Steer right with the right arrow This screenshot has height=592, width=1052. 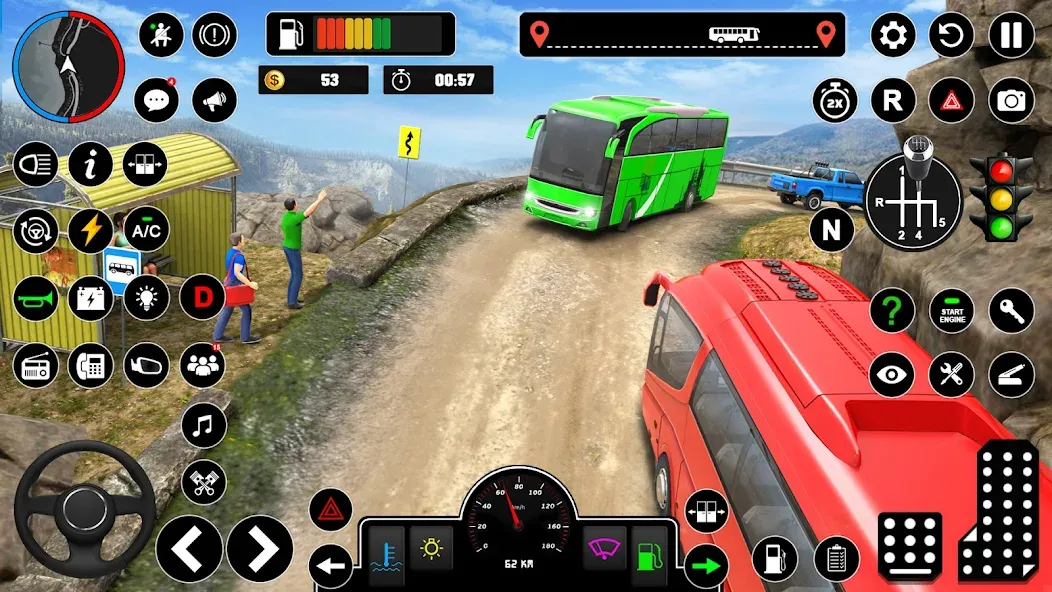[260, 548]
